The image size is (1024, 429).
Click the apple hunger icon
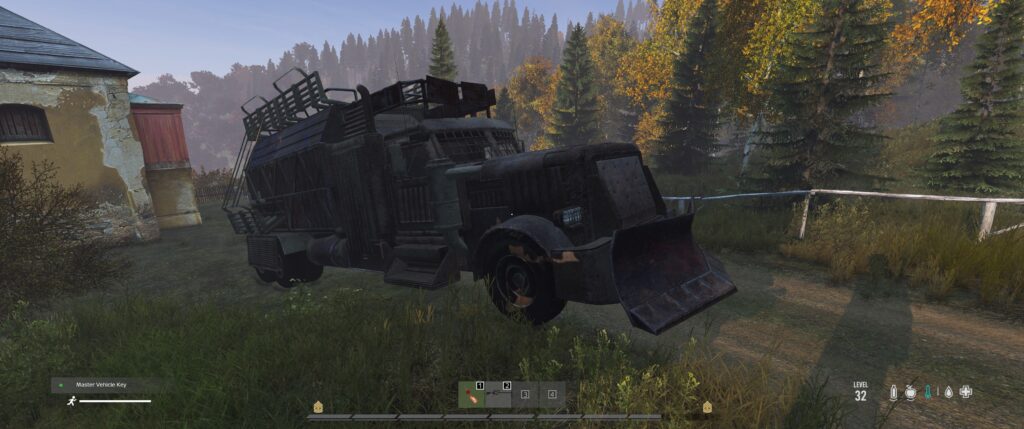coord(911,393)
